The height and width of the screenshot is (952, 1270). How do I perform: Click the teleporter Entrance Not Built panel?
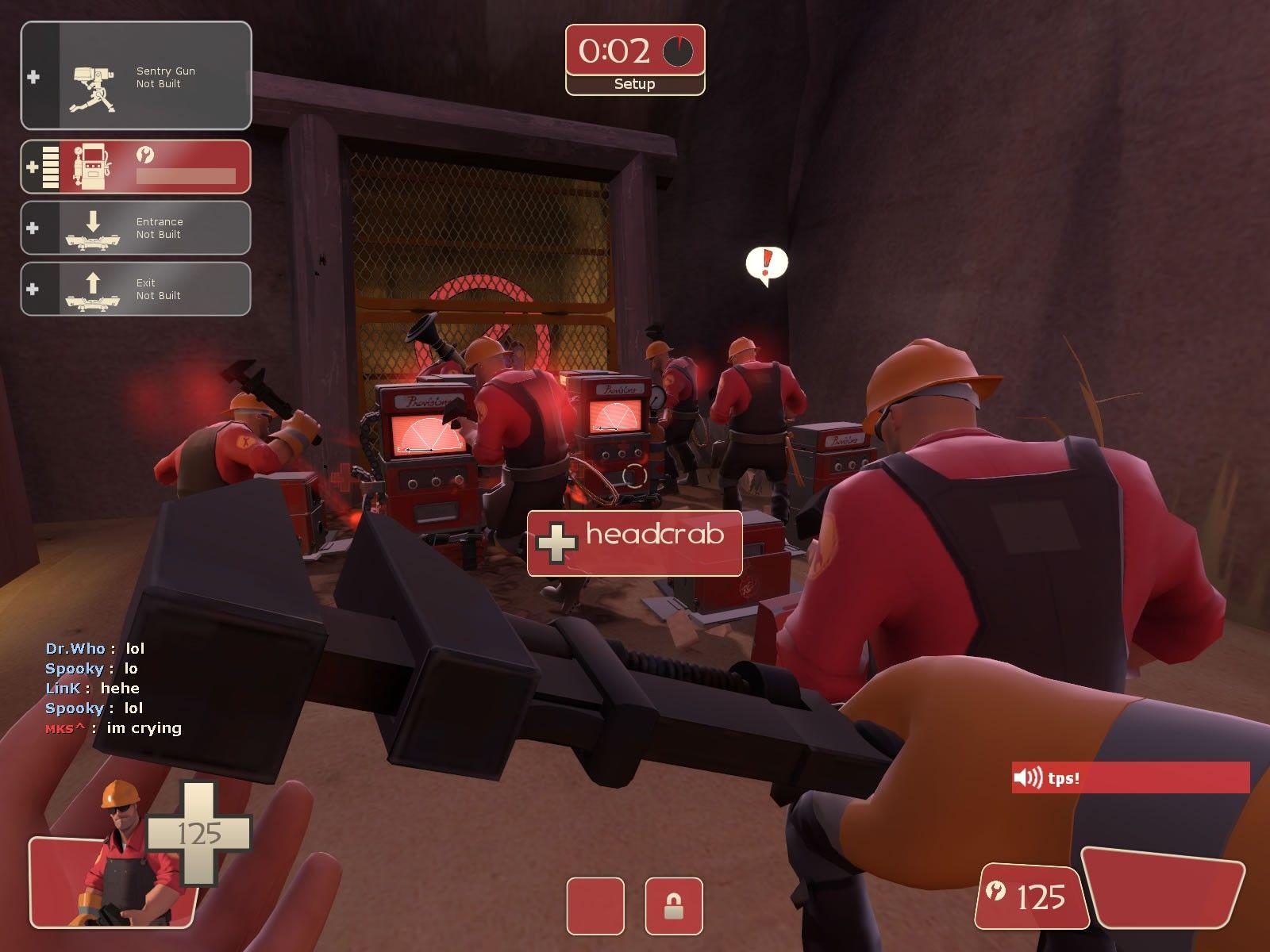pyautogui.click(x=136, y=228)
